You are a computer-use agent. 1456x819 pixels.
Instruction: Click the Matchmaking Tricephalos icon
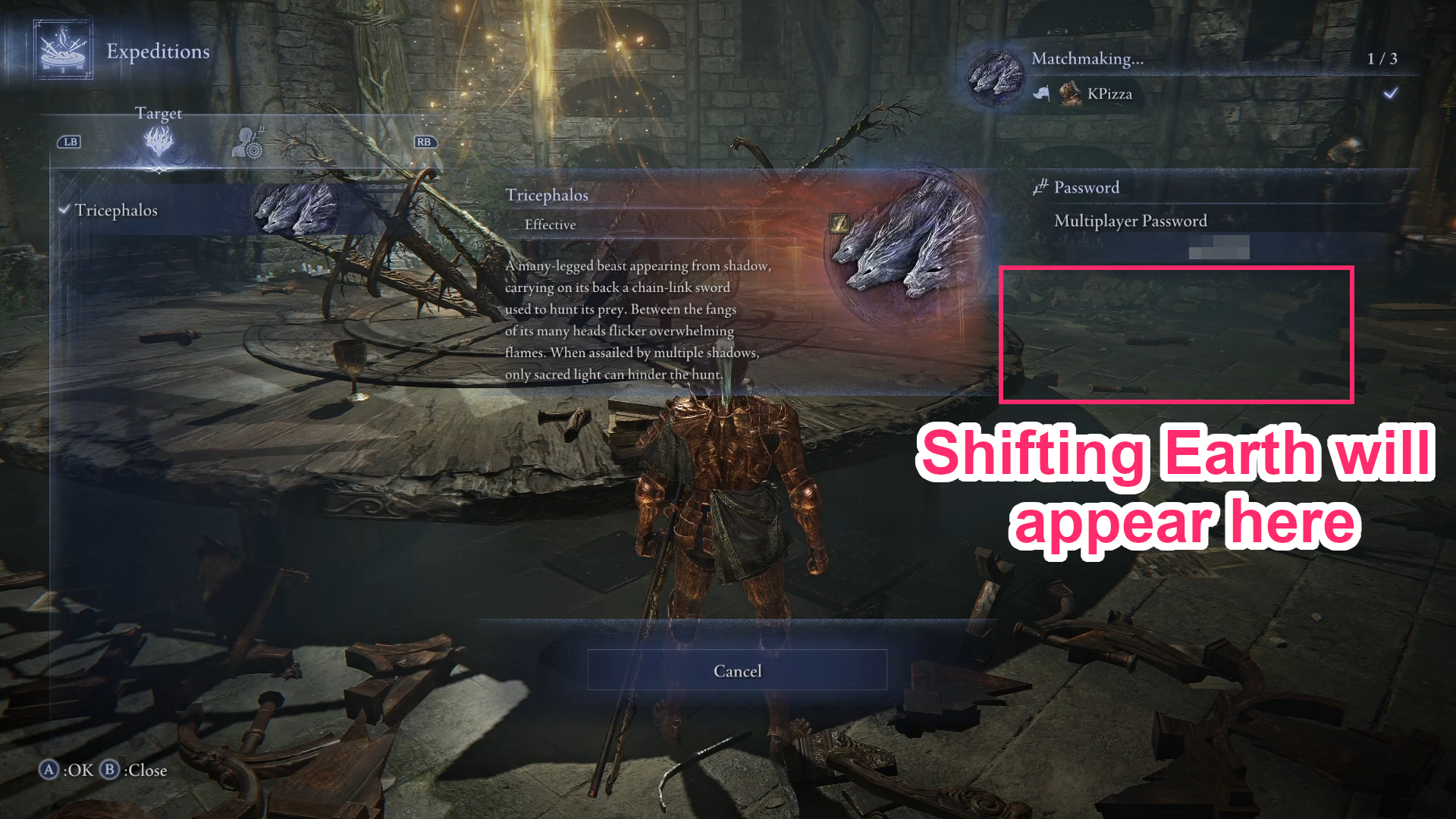[993, 76]
